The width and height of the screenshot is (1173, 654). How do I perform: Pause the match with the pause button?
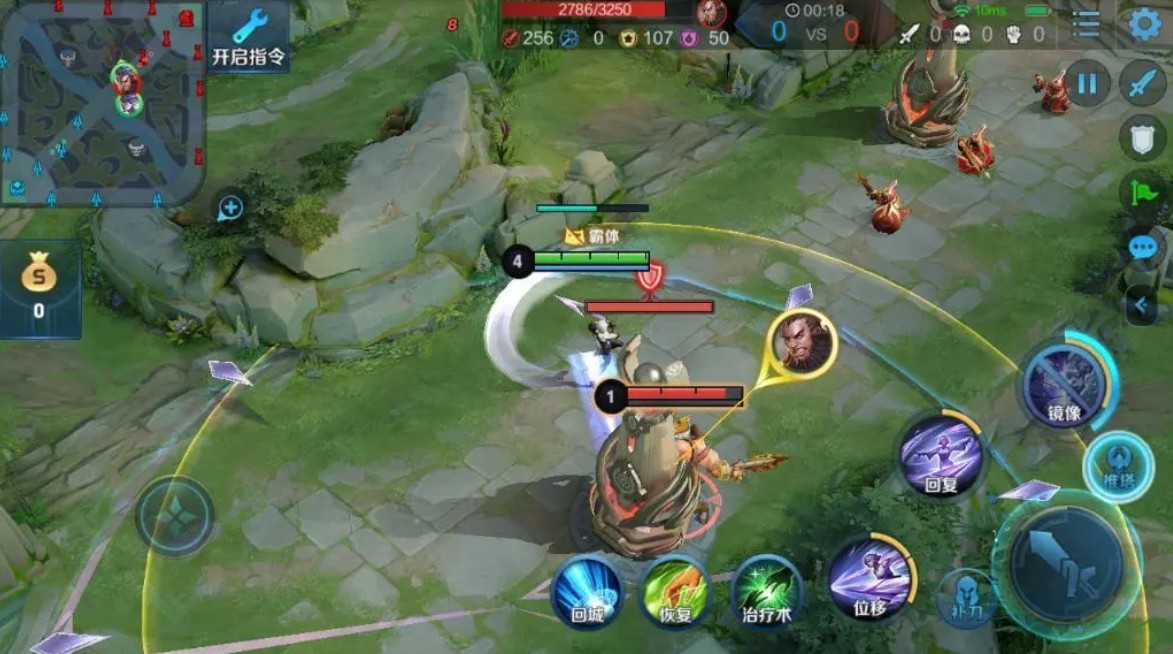click(1086, 83)
